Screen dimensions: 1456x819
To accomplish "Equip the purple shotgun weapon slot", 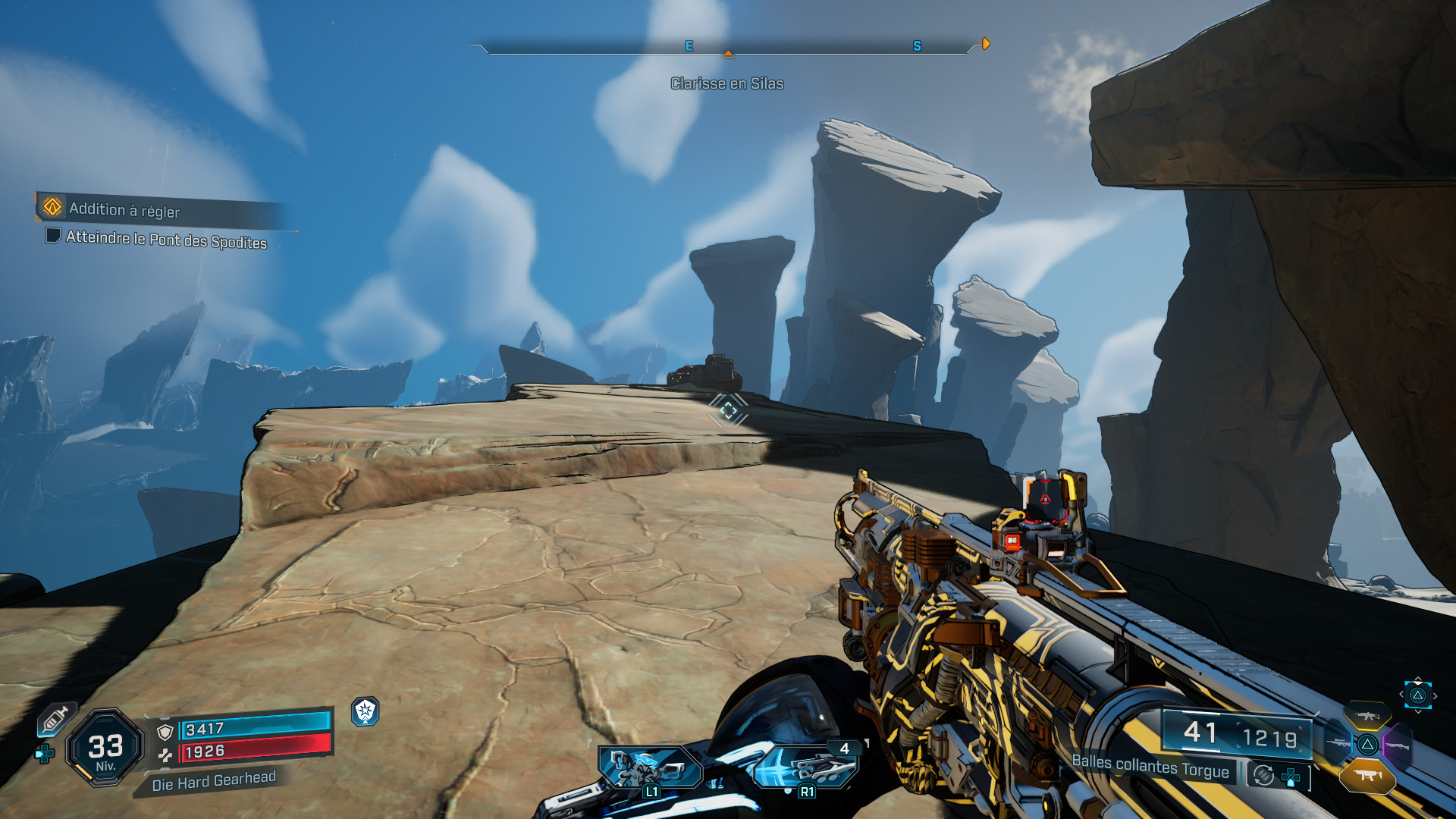I will point(1397,746).
